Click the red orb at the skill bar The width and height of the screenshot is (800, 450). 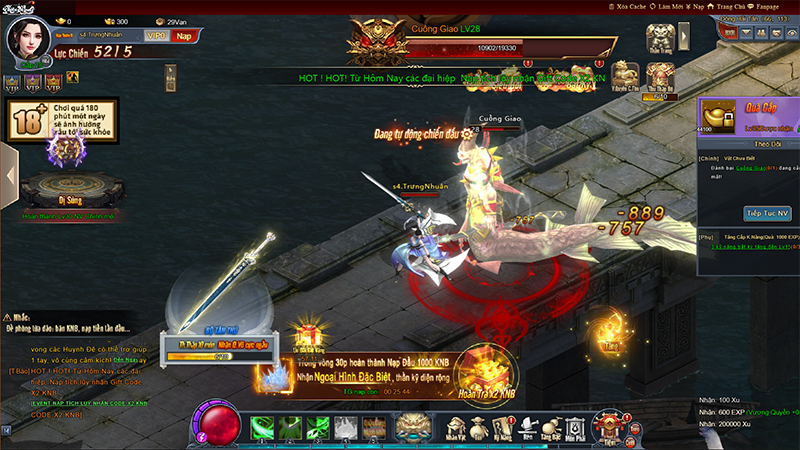point(214,423)
